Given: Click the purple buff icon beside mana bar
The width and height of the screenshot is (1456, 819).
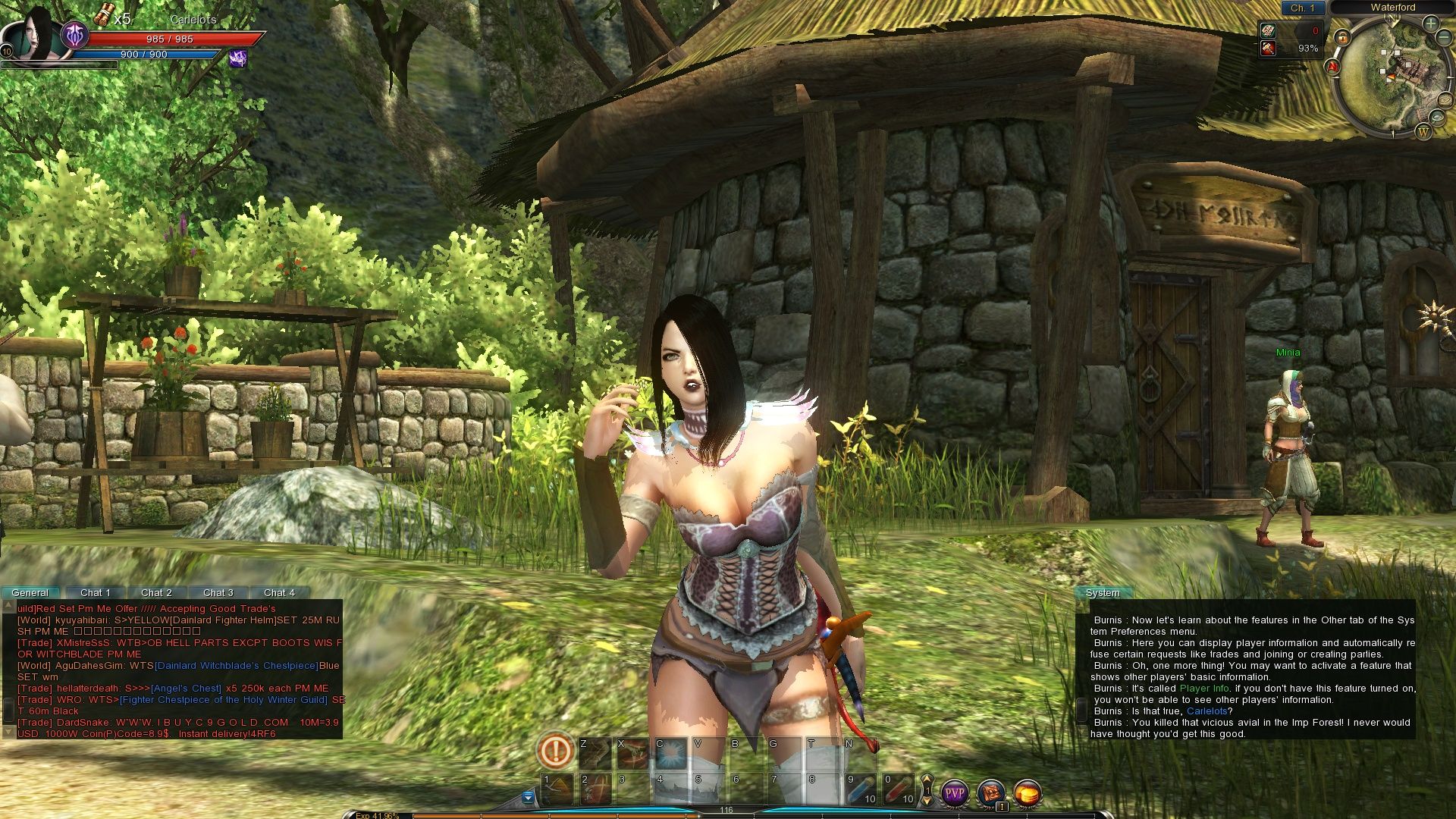Looking at the screenshot, I should (238, 58).
